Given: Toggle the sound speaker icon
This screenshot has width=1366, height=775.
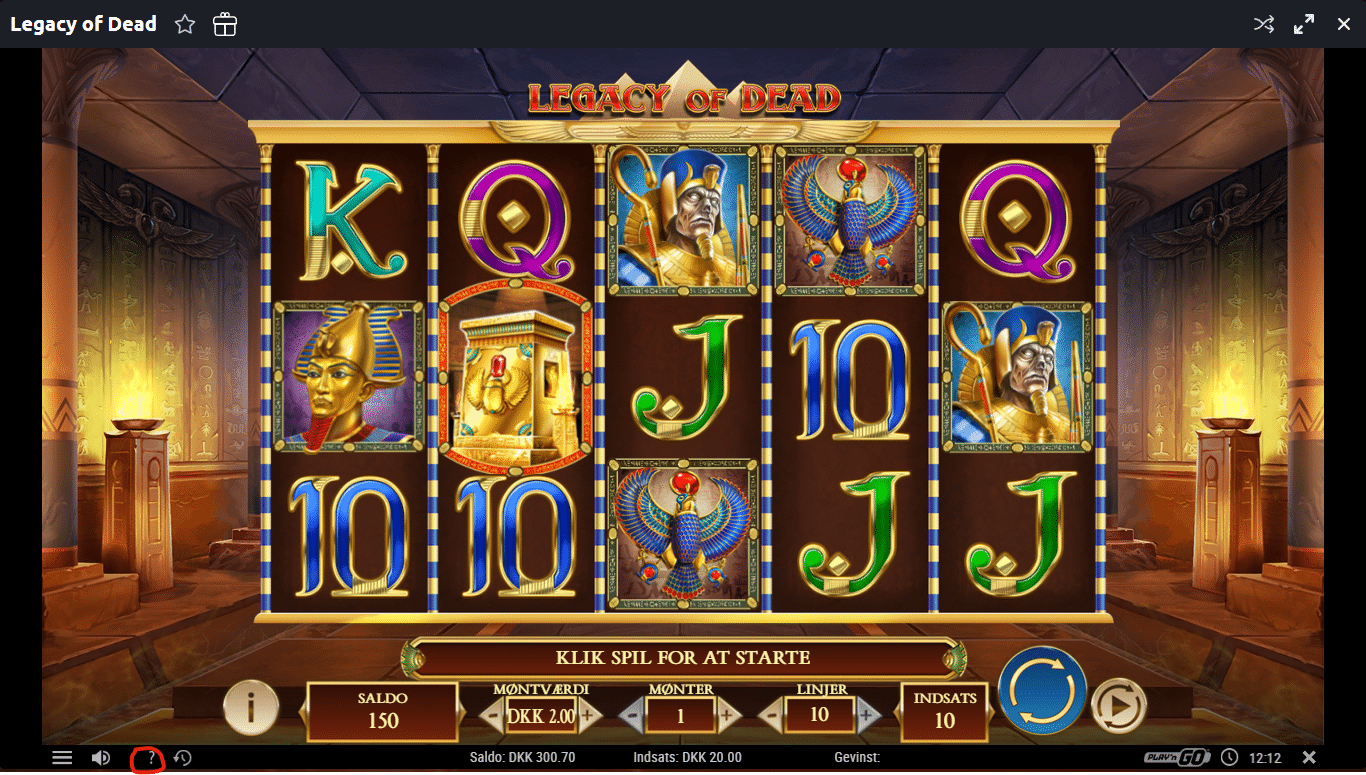Looking at the screenshot, I should click(x=101, y=758).
